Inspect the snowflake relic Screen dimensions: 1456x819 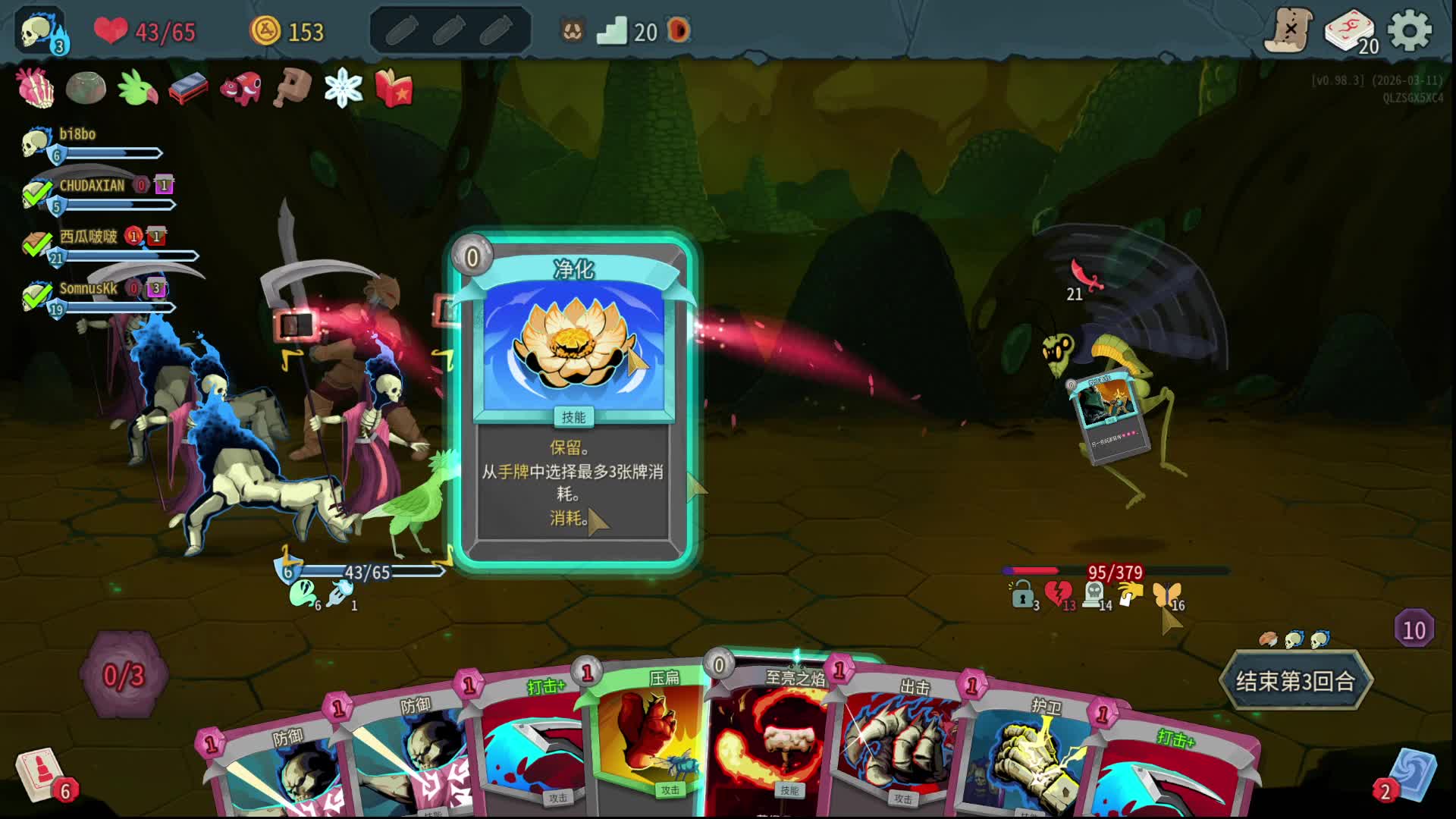(x=343, y=88)
